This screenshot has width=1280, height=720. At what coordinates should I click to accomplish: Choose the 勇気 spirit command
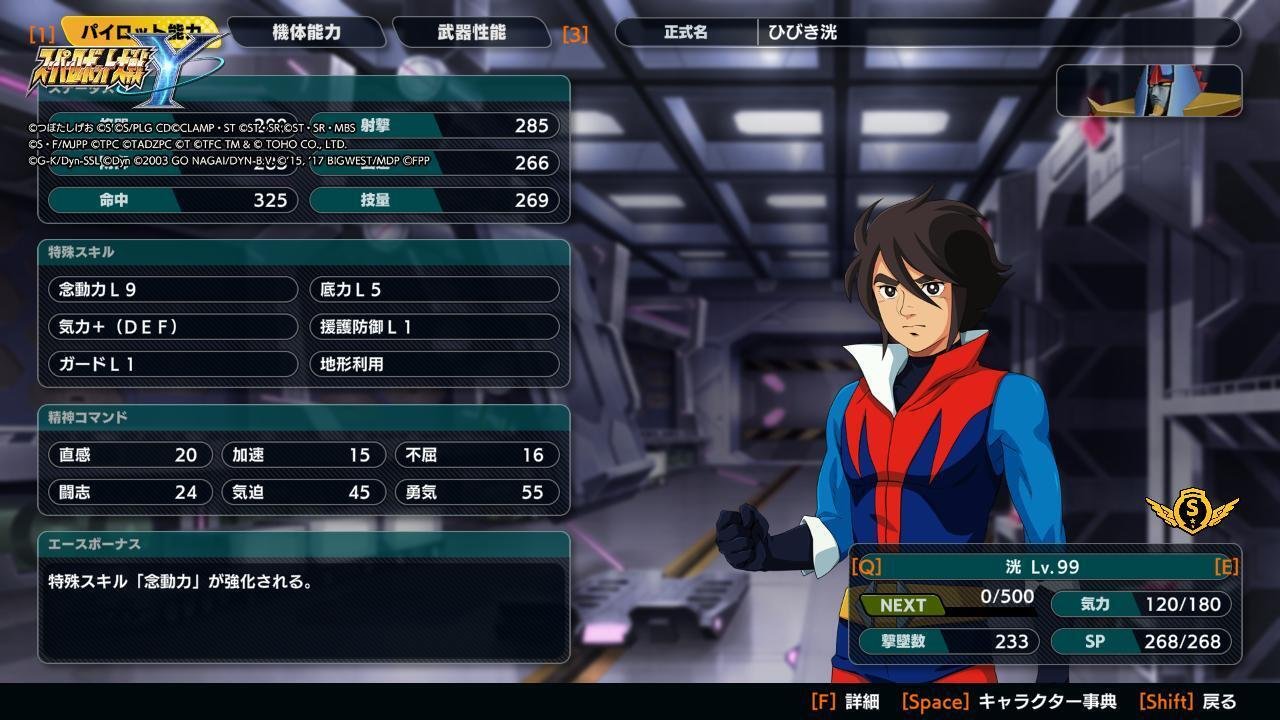[x=477, y=492]
